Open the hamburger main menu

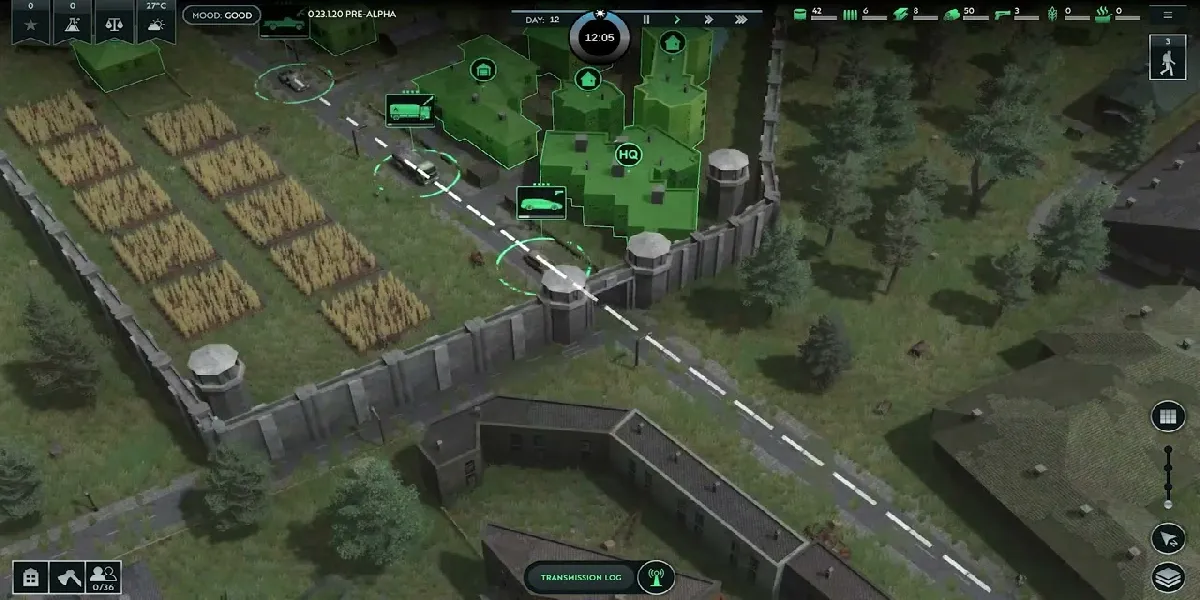(x=1167, y=15)
